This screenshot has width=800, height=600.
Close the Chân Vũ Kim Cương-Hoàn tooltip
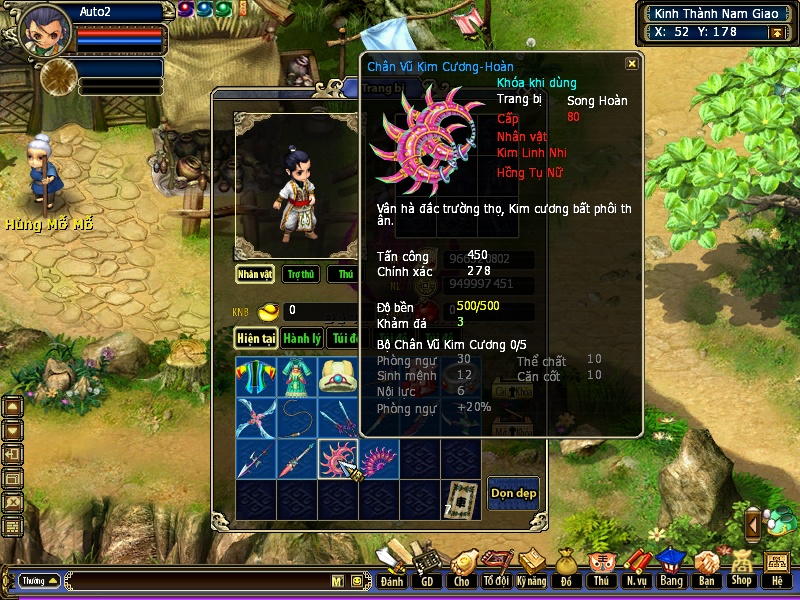(x=631, y=64)
